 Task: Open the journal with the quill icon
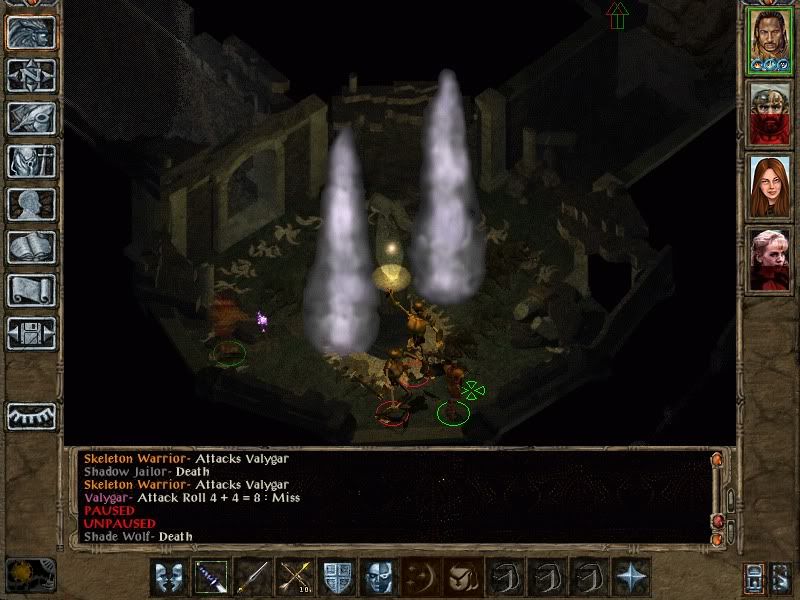31,118
